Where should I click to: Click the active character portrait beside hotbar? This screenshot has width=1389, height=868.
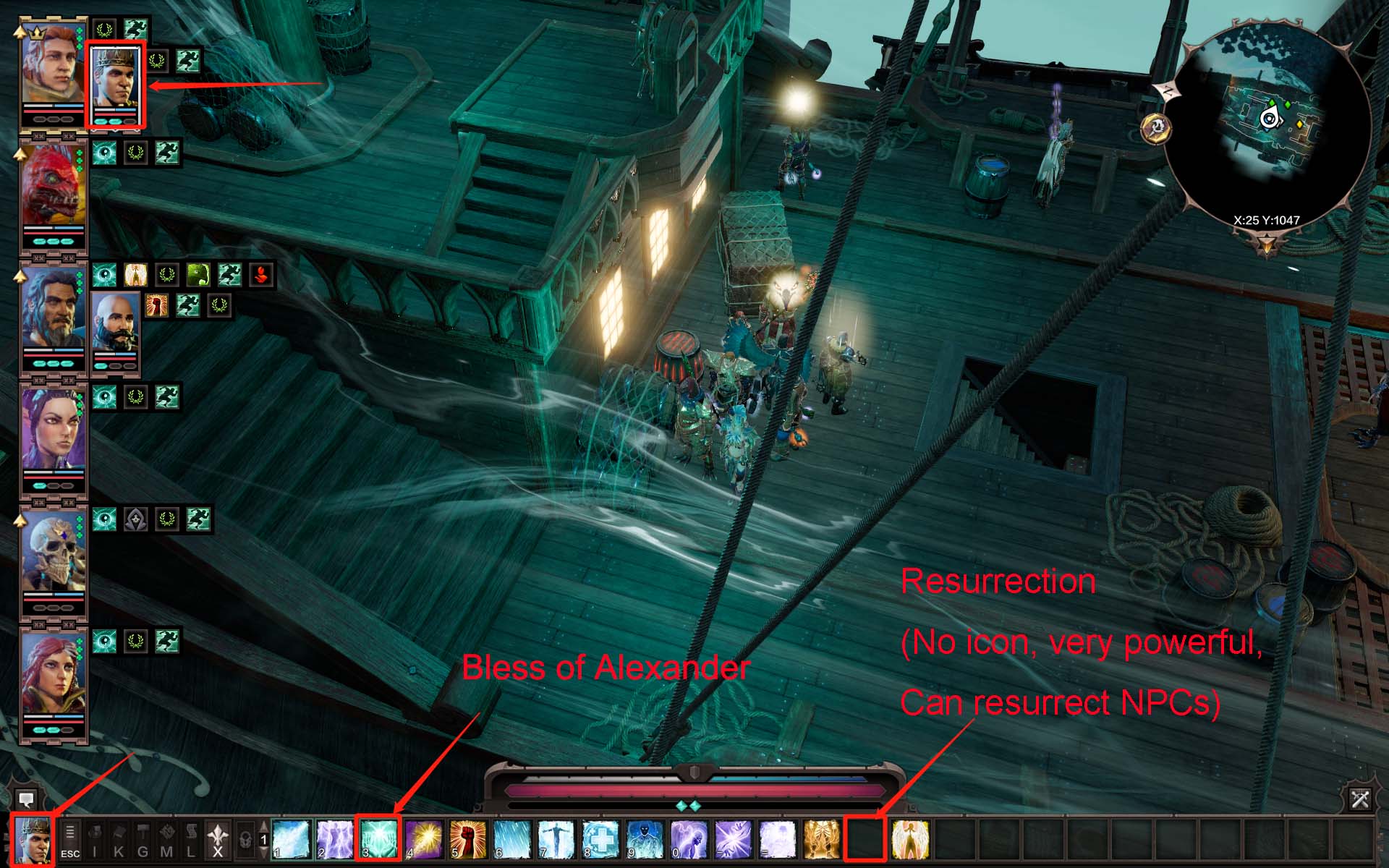[x=33, y=841]
